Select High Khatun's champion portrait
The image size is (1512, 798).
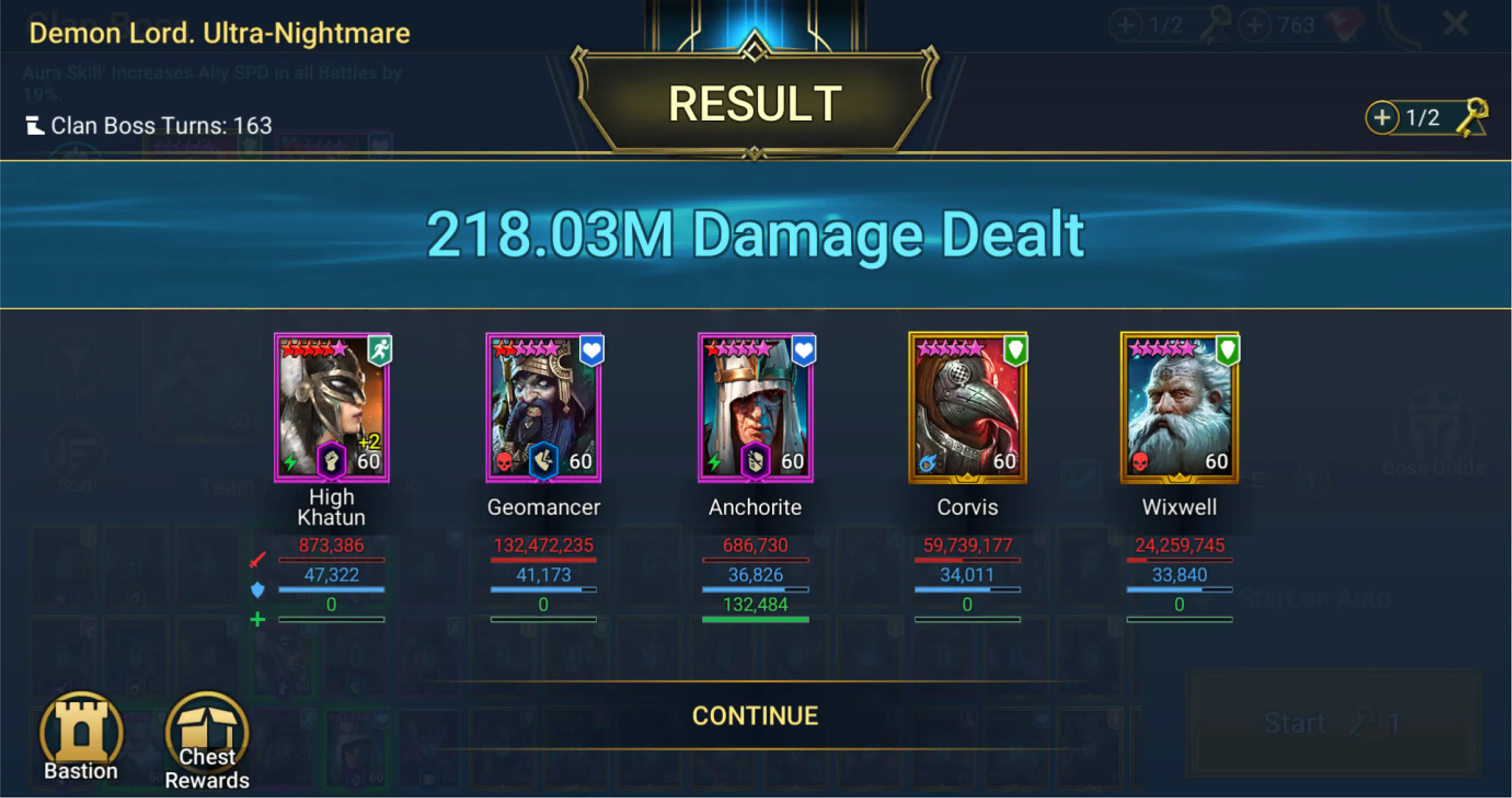(332, 407)
